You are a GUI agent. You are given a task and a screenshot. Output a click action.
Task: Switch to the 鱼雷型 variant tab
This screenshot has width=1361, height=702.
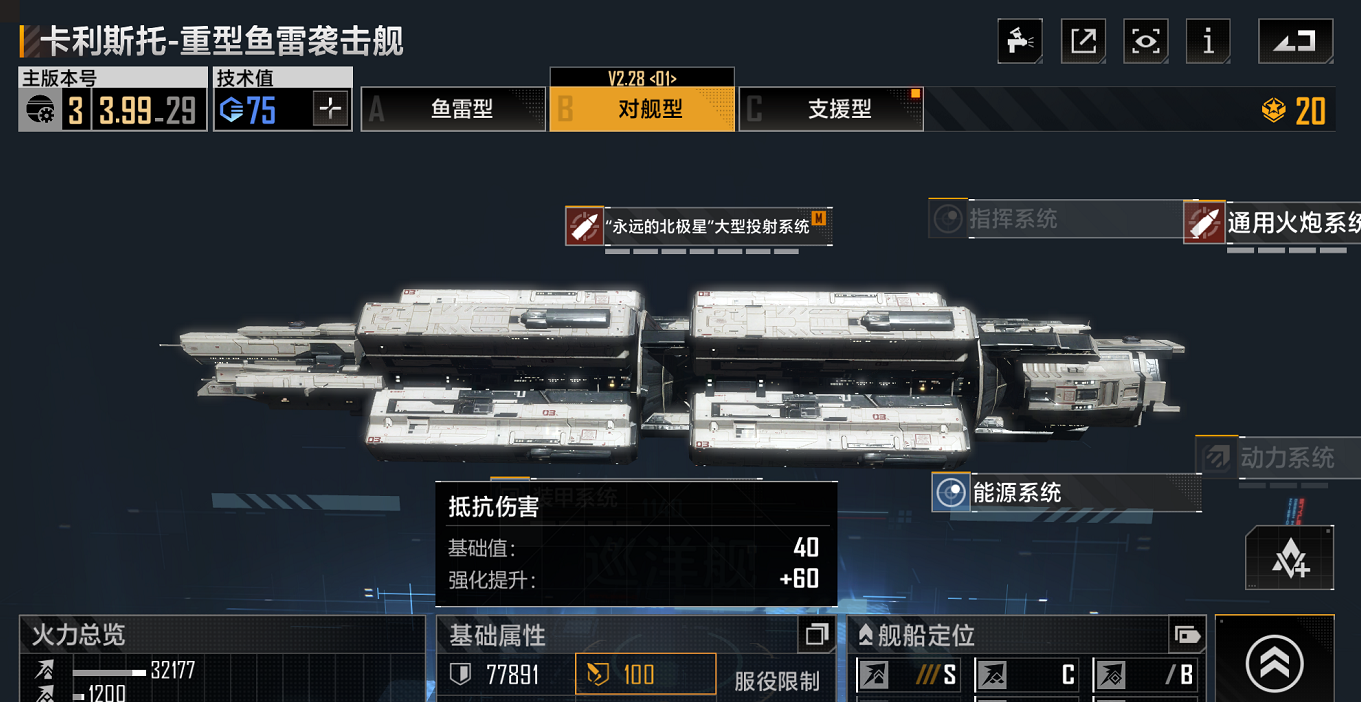pos(453,109)
